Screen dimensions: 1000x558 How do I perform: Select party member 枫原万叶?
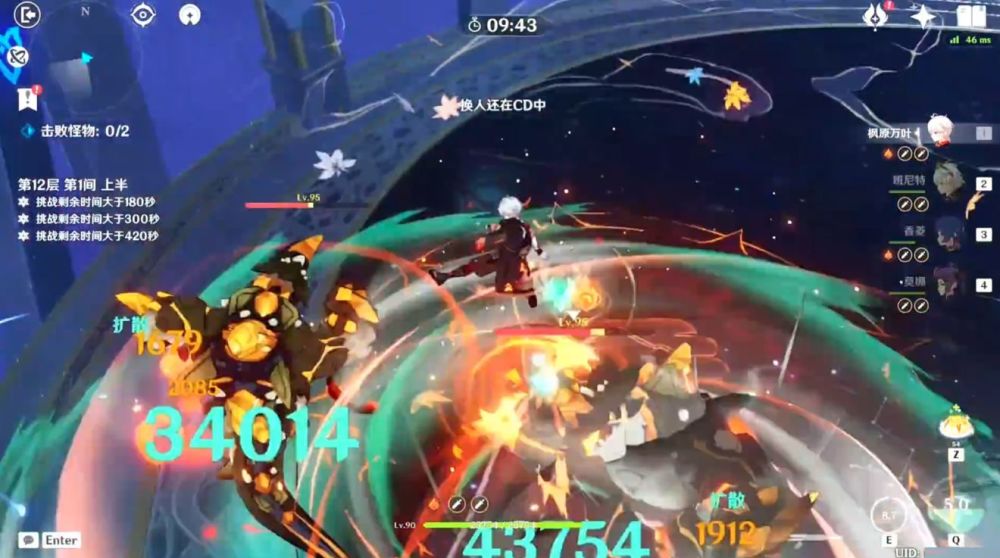[942, 132]
